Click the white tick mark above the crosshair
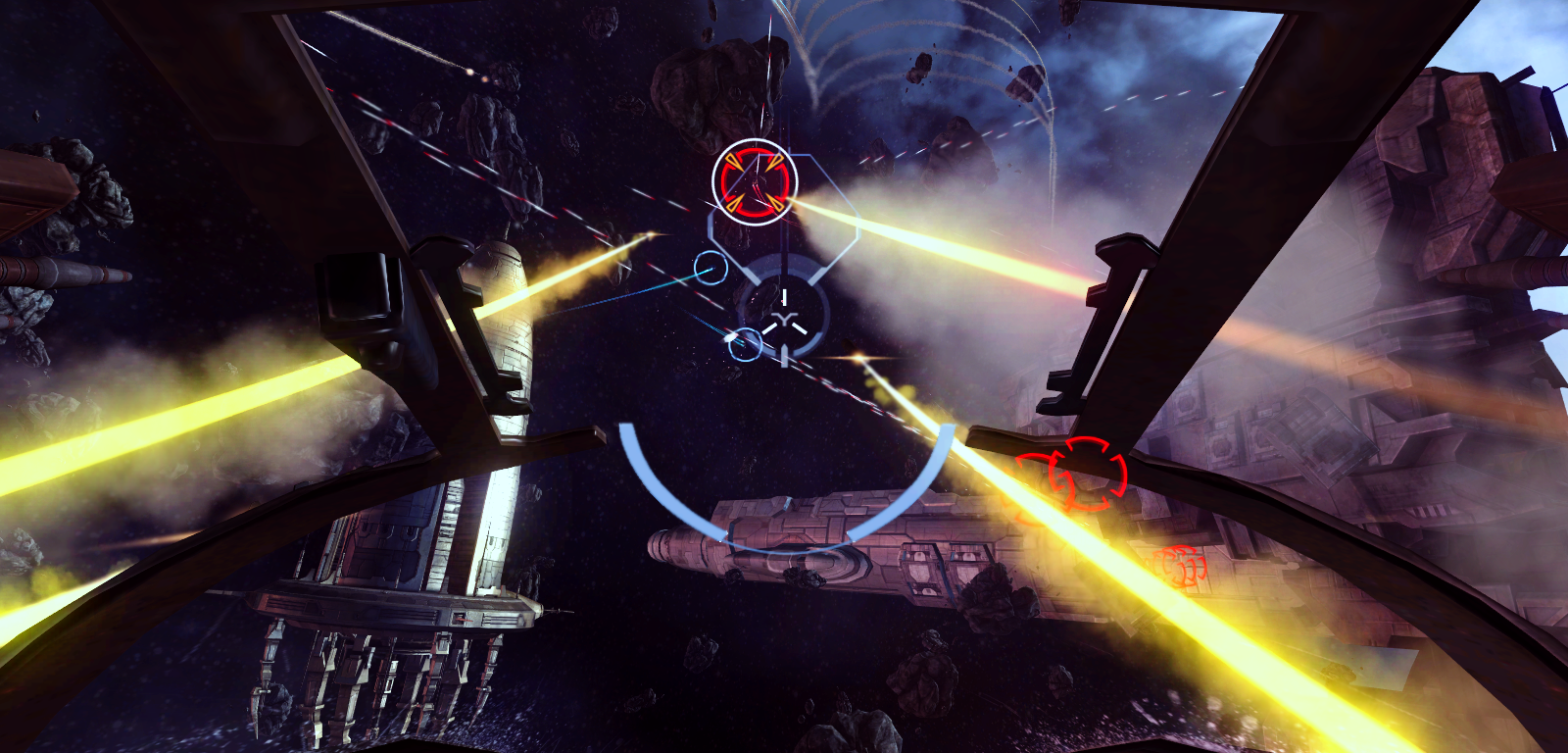This screenshot has width=1568, height=753. (784, 294)
